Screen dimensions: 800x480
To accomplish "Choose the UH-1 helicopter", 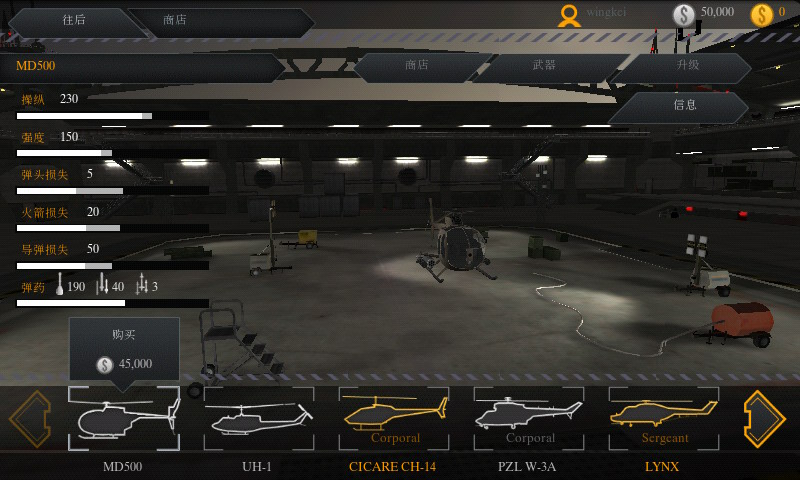I will (x=258, y=418).
